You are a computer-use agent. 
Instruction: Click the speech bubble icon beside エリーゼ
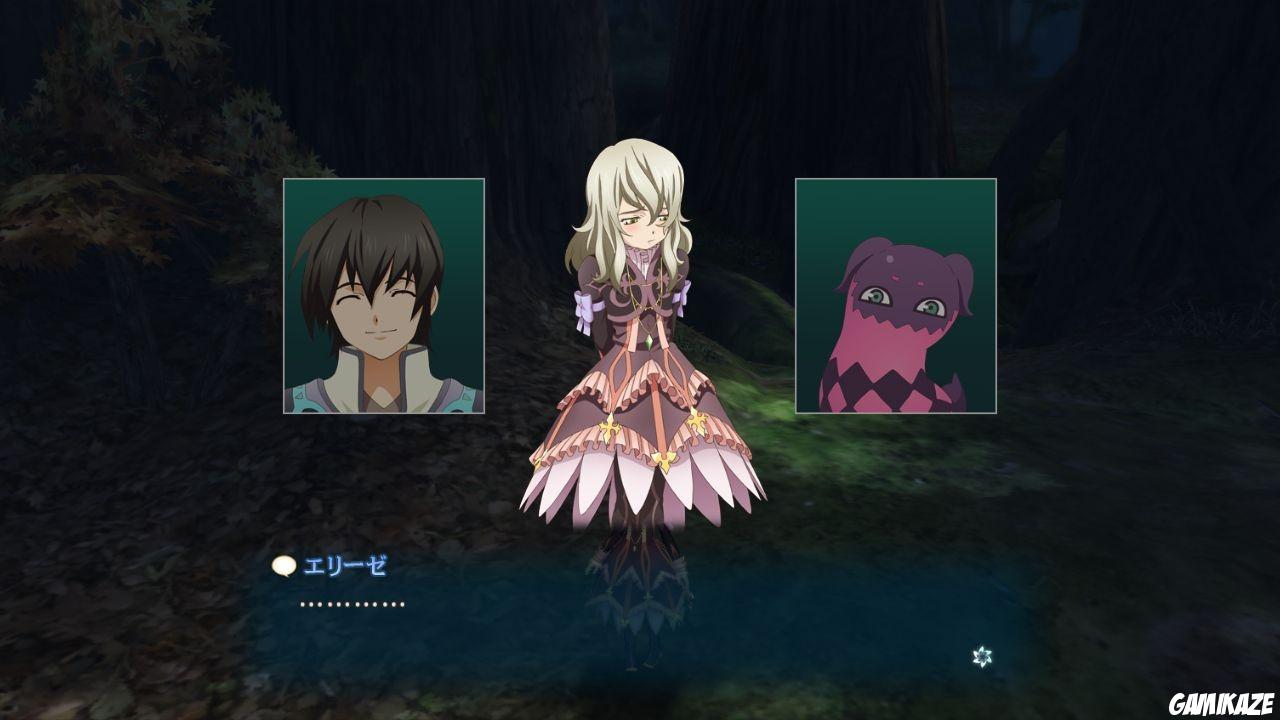pos(284,566)
